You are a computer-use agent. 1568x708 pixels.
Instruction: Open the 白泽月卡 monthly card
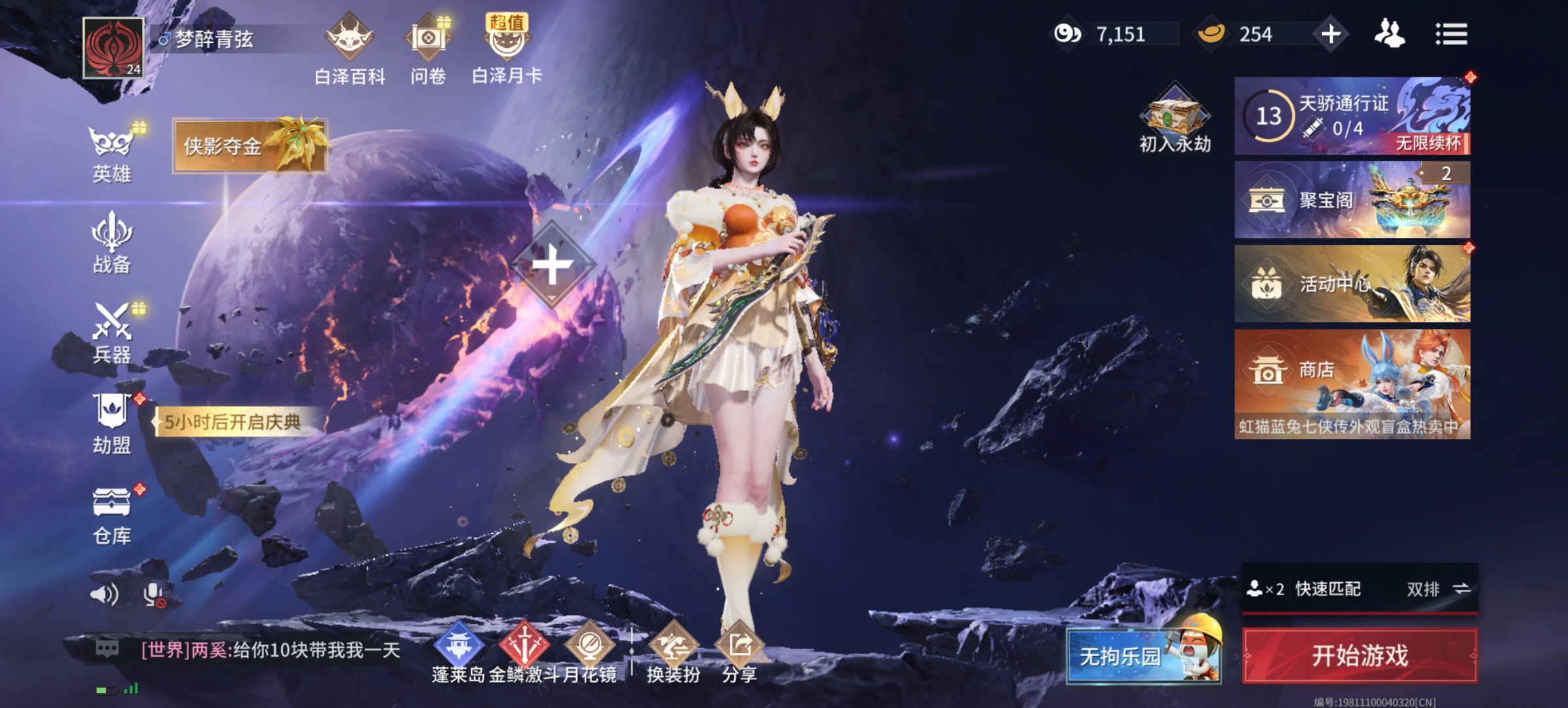click(507, 49)
